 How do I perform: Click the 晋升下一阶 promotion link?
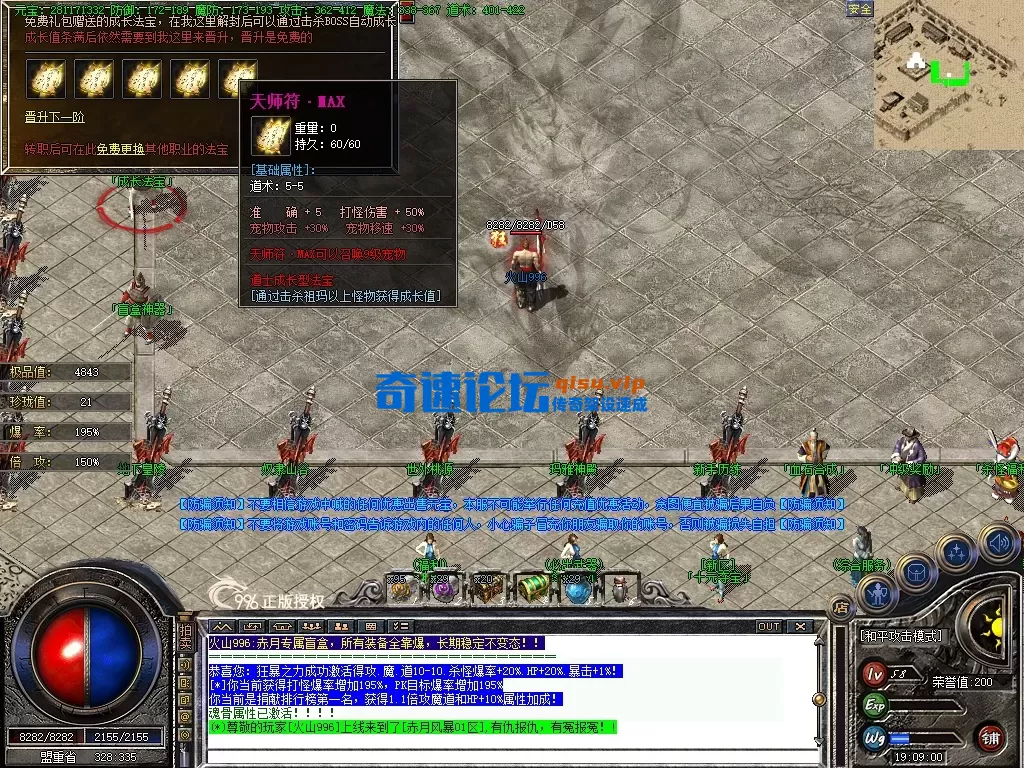pyautogui.click(x=55, y=117)
